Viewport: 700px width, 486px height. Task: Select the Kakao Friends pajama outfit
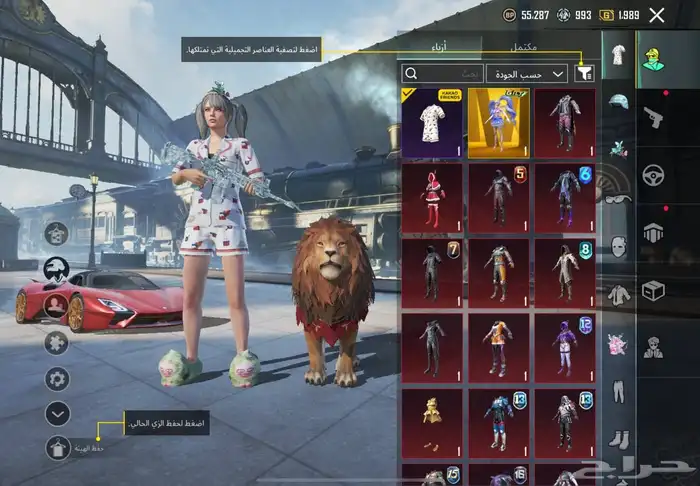pyautogui.click(x=432, y=122)
